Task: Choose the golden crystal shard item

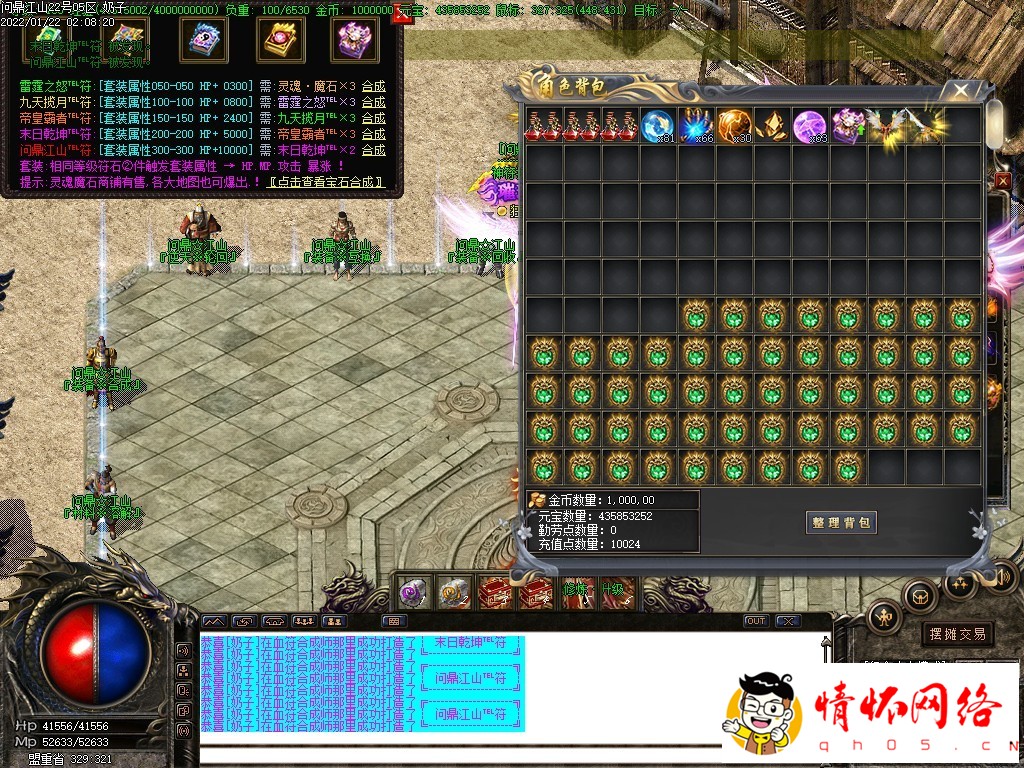Action: pyautogui.click(x=772, y=125)
